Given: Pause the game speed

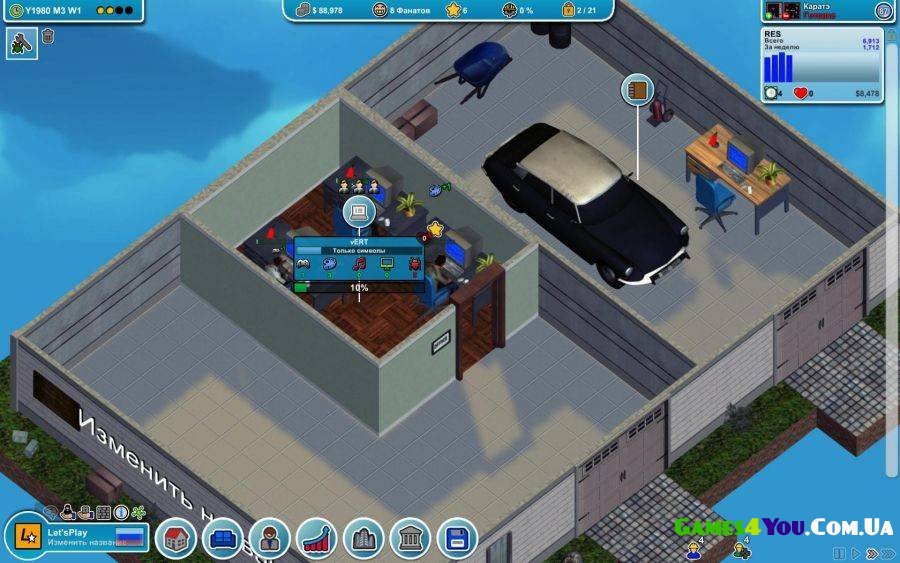Looking at the screenshot, I should coord(839,553).
